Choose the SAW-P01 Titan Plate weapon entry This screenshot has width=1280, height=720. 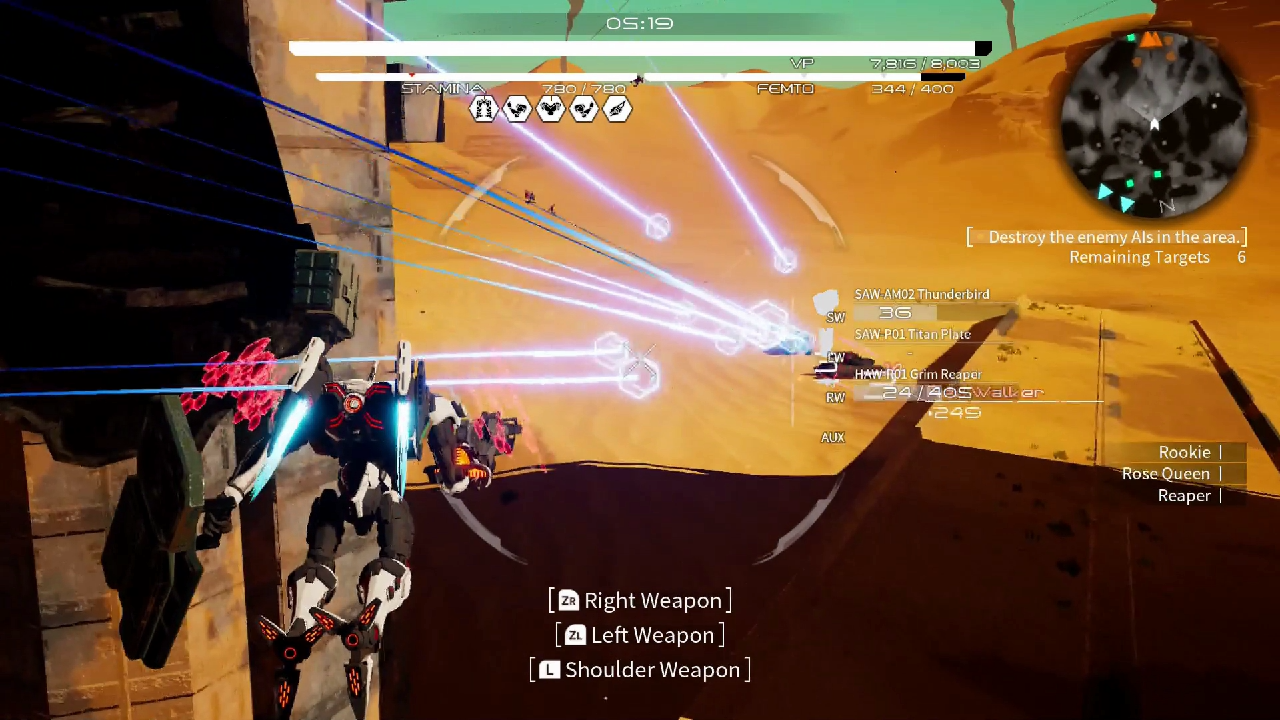[912, 334]
